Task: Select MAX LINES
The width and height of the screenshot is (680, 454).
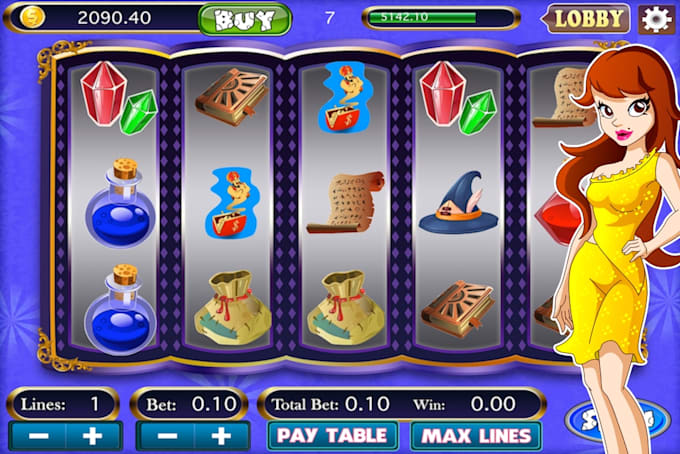Action: click(x=474, y=436)
